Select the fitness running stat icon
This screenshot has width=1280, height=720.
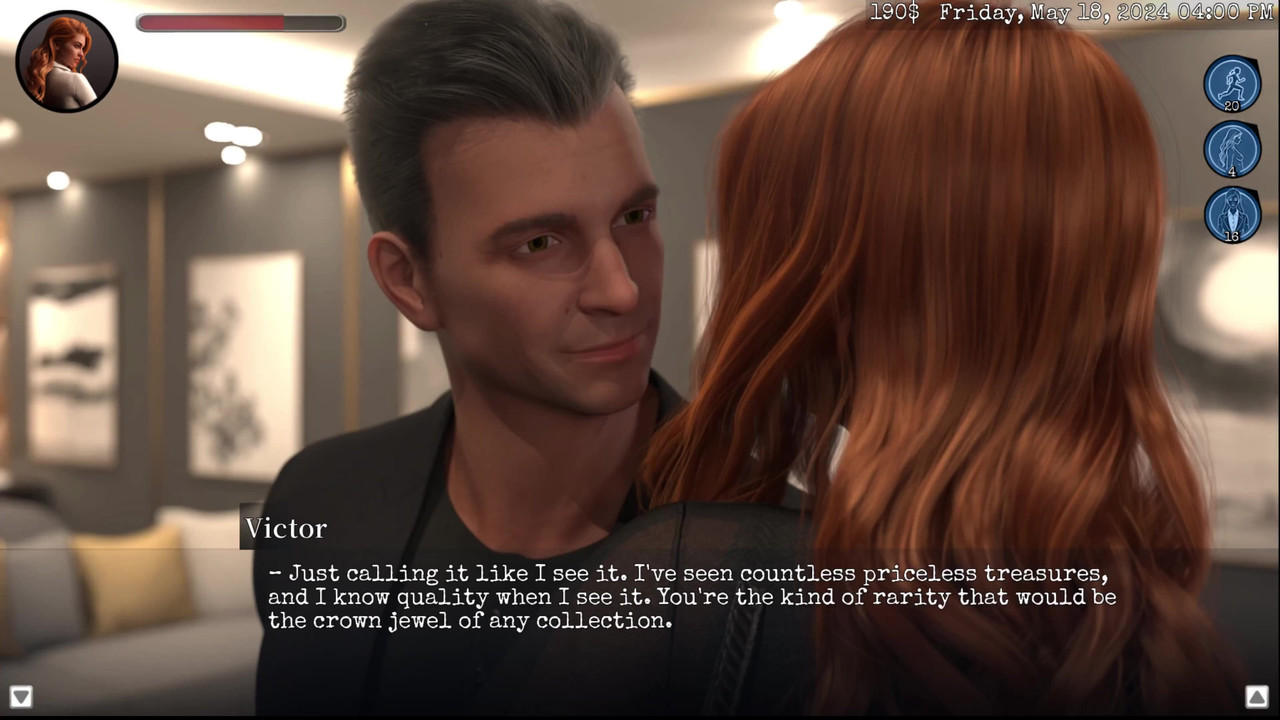pyautogui.click(x=1232, y=85)
